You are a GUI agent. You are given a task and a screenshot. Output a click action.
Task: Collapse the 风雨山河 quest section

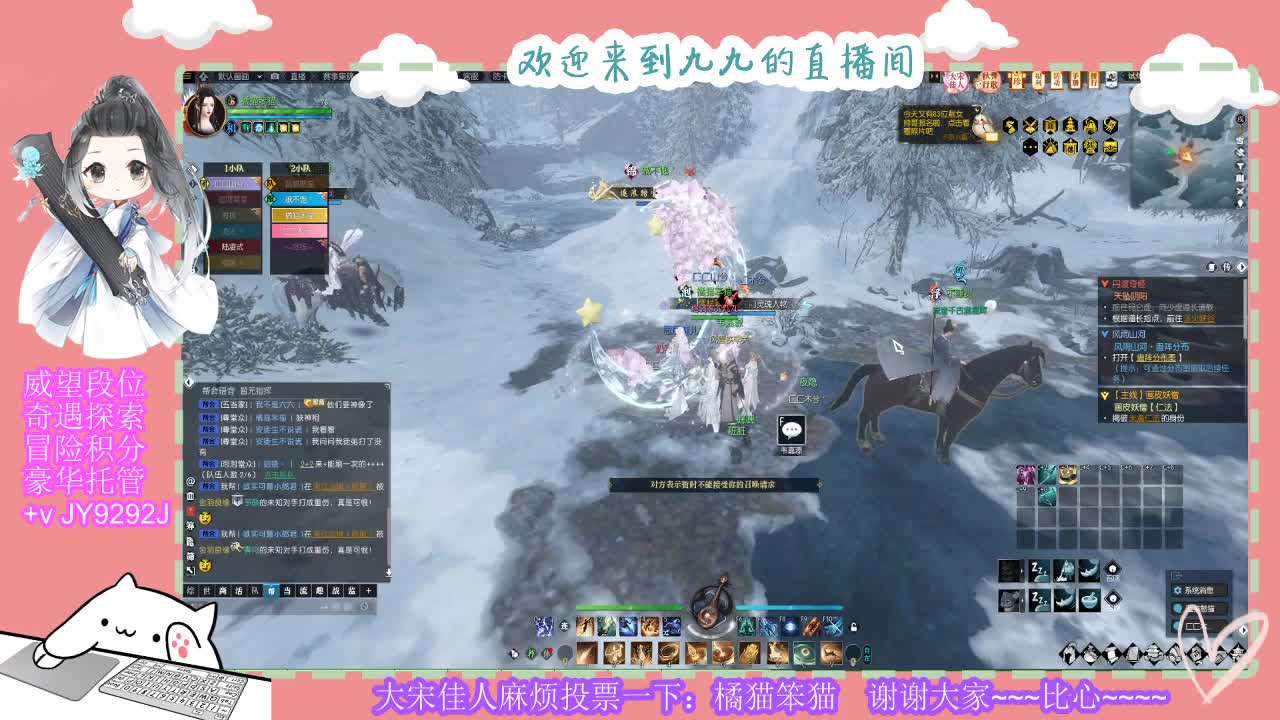pyautogui.click(x=1104, y=333)
